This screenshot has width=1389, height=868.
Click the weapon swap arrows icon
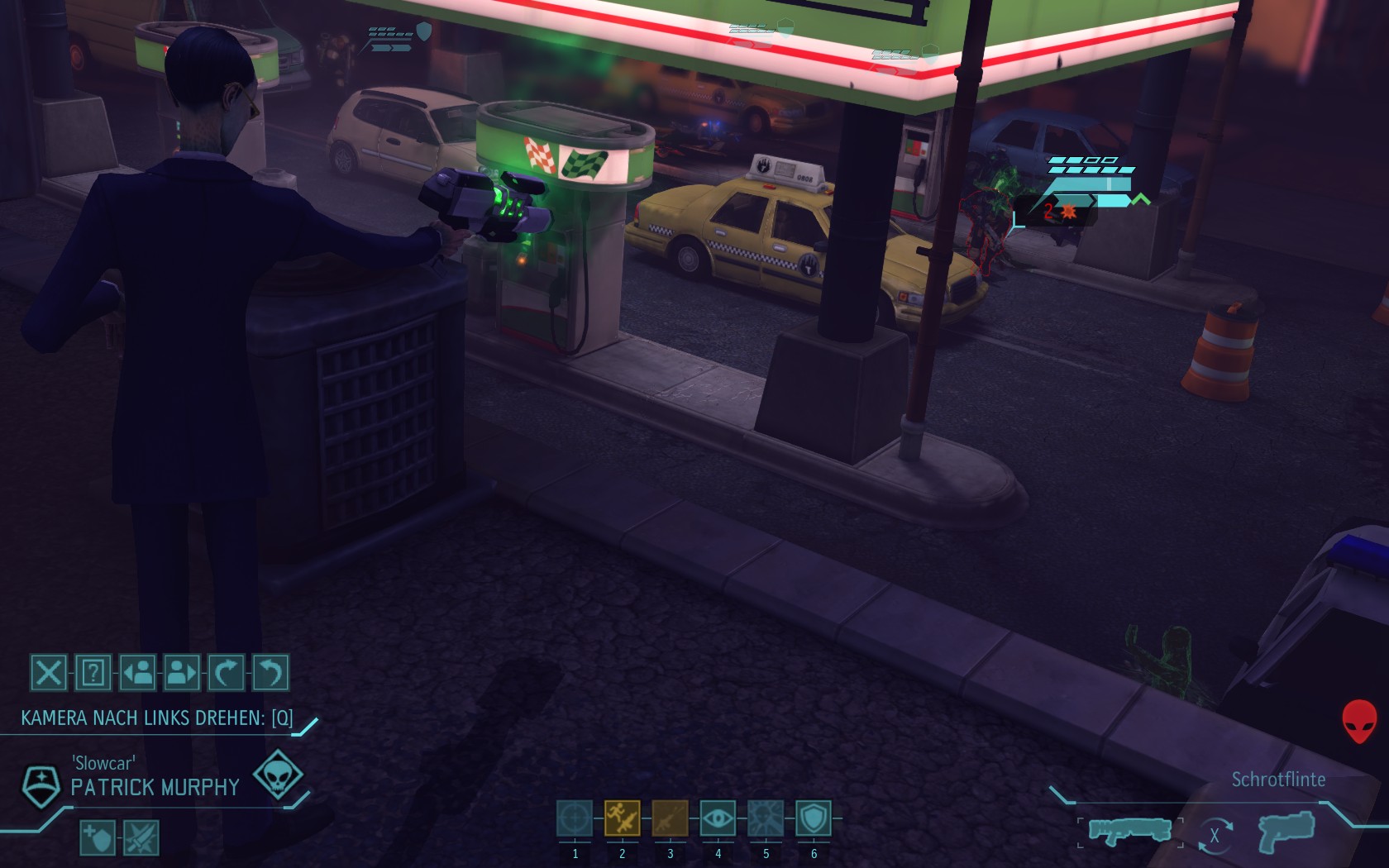coord(1214,835)
